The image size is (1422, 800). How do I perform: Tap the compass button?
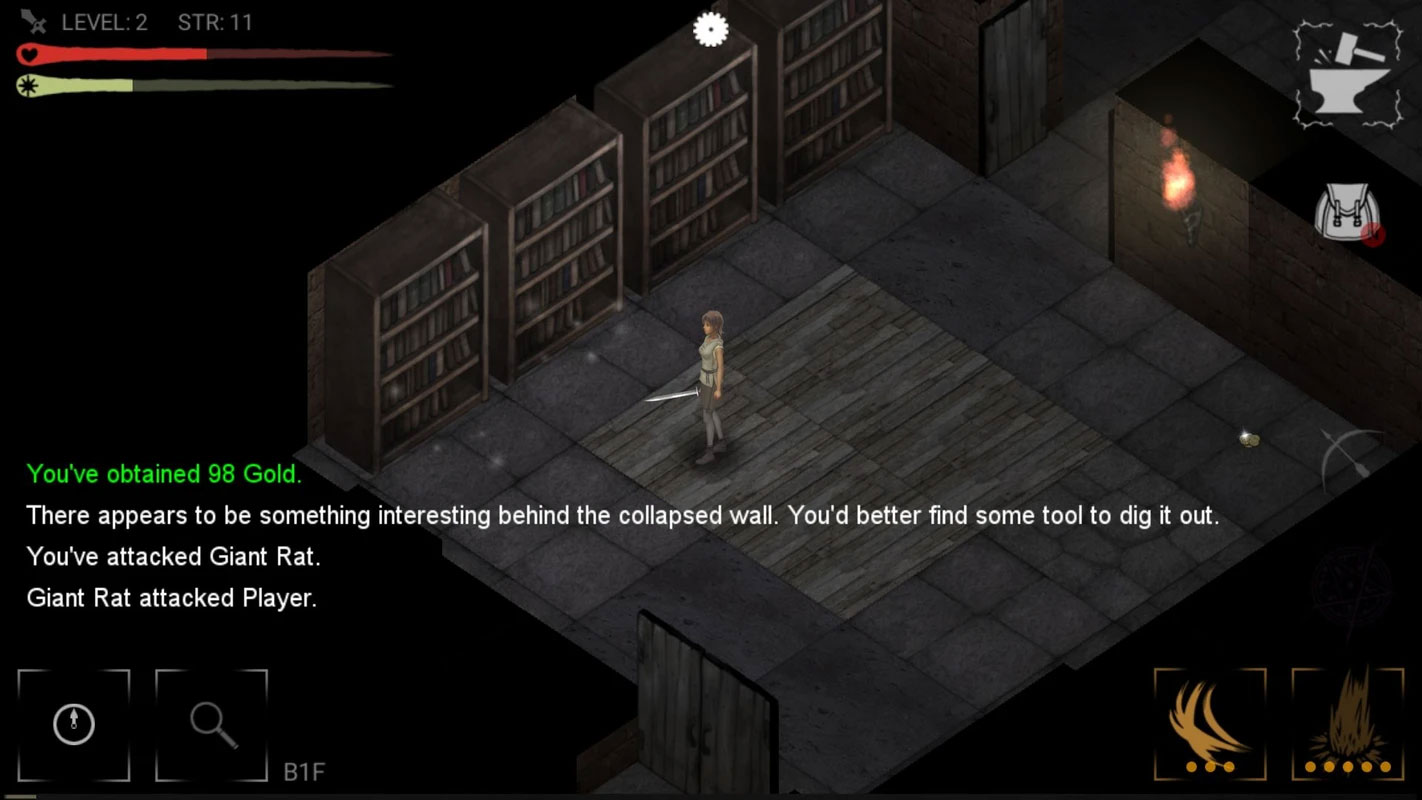pos(74,724)
